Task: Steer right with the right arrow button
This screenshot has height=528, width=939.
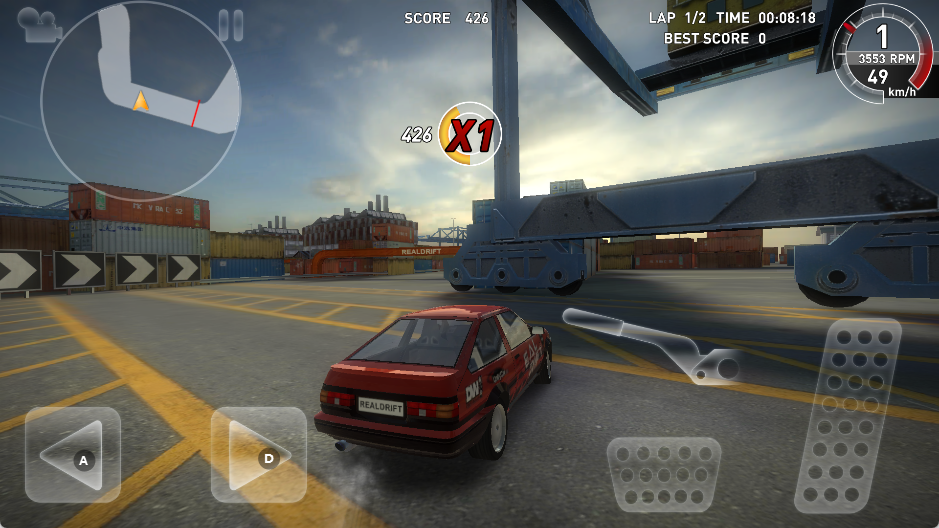Action: [258, 455]
